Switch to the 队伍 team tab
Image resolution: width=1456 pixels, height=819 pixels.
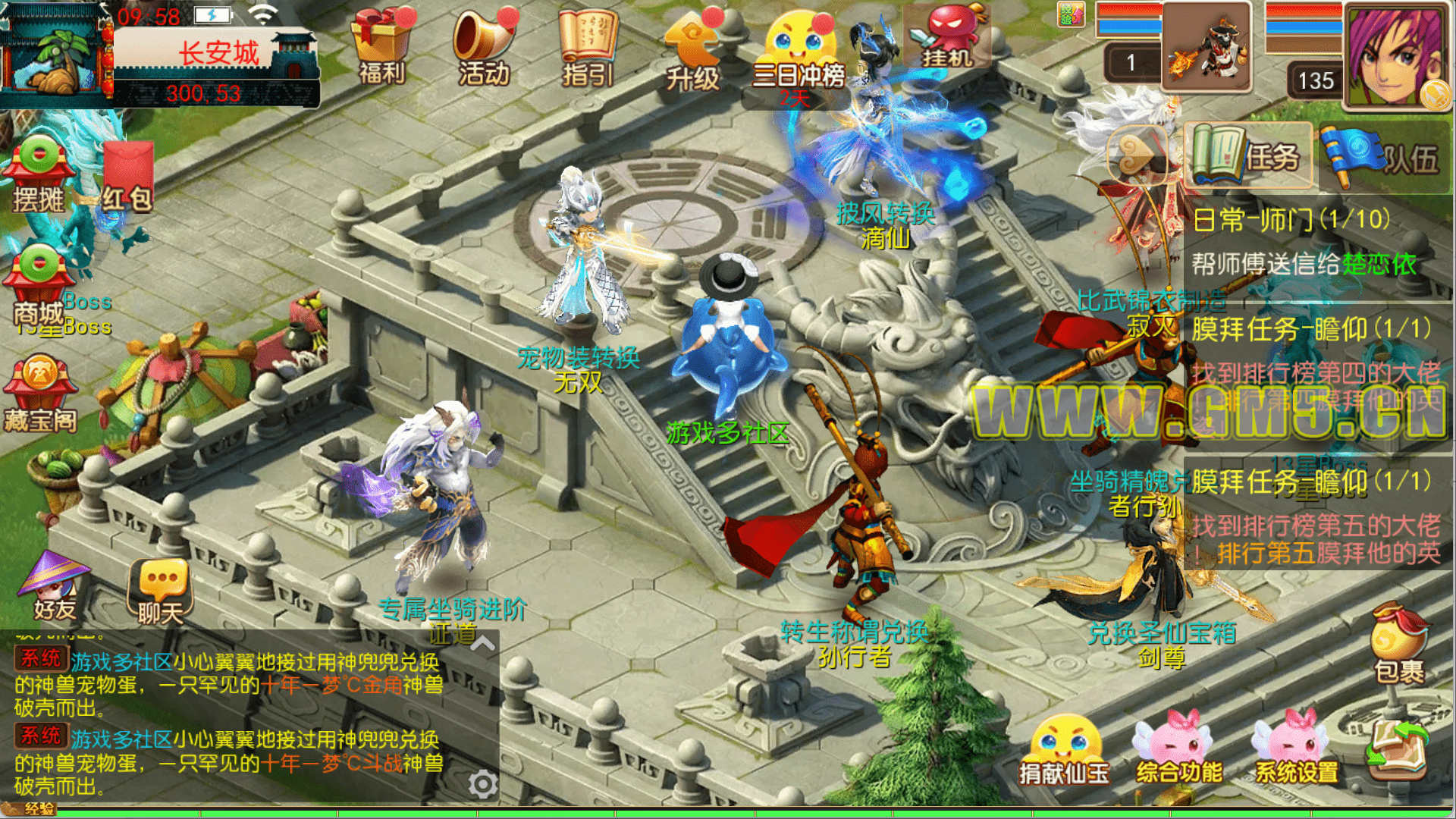tap(1383, 155)
